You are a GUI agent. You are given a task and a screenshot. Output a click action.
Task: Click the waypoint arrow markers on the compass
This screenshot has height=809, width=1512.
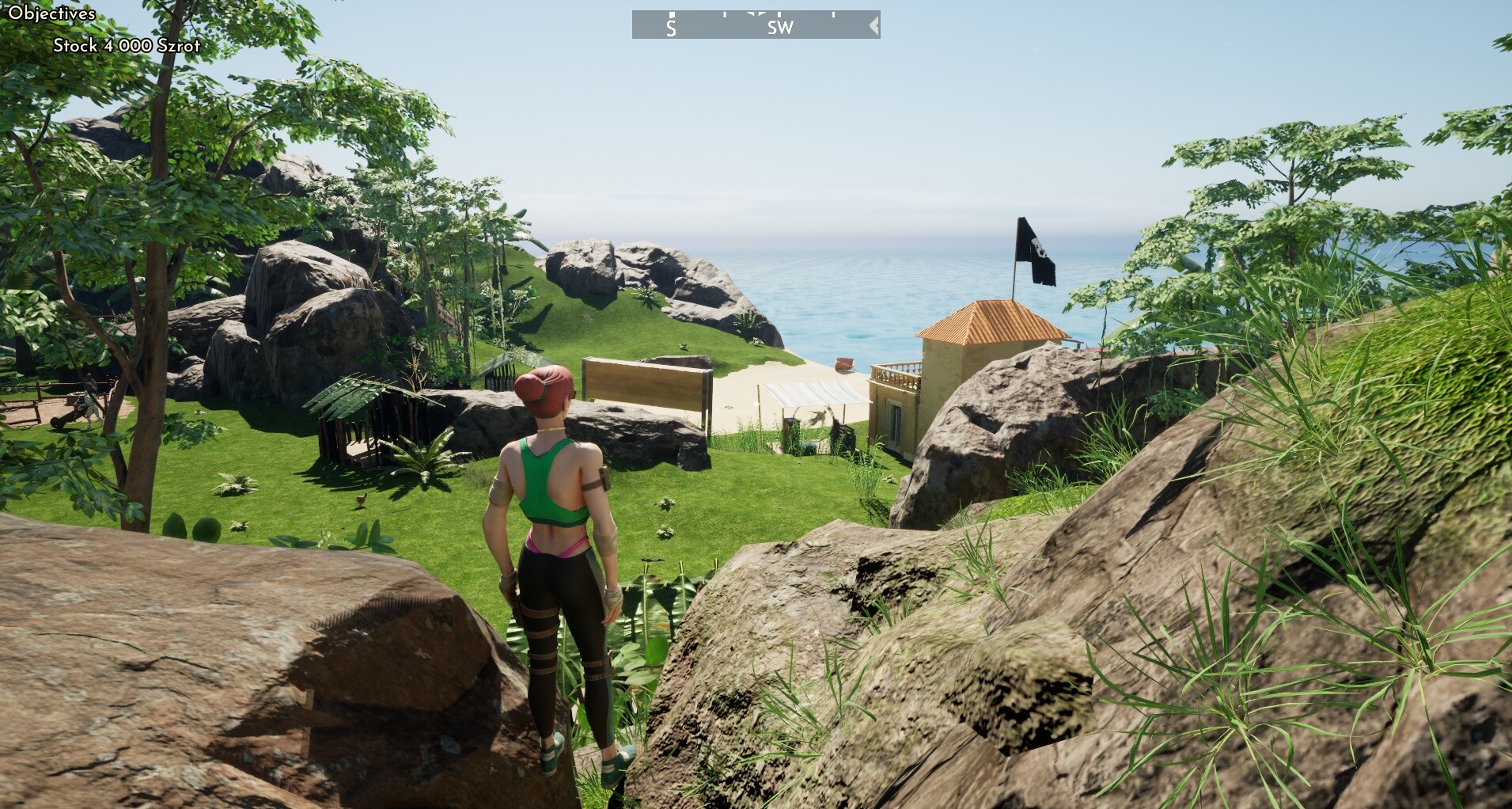(756, 13)
